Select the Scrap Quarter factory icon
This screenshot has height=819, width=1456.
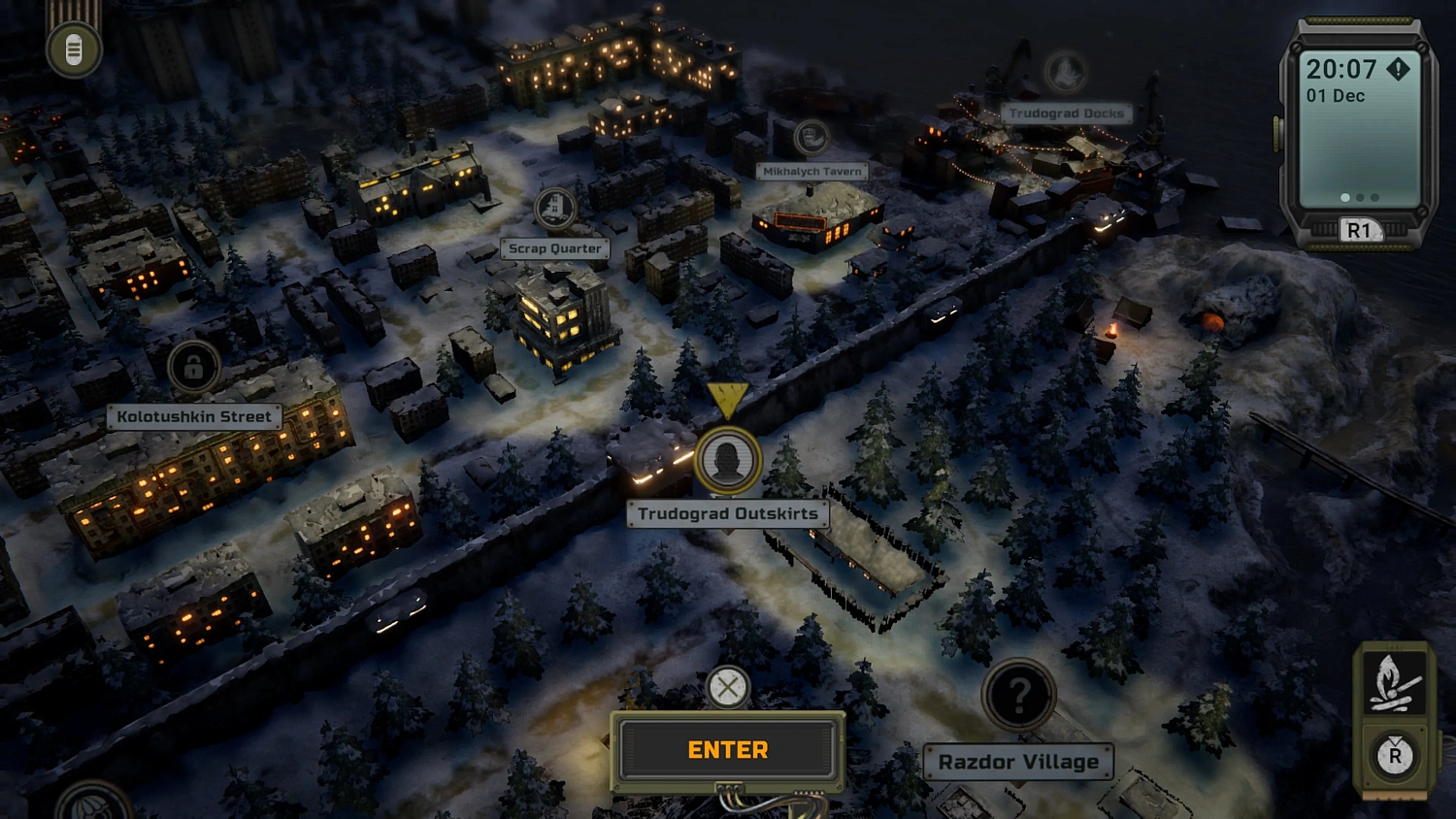pos(554,208)
